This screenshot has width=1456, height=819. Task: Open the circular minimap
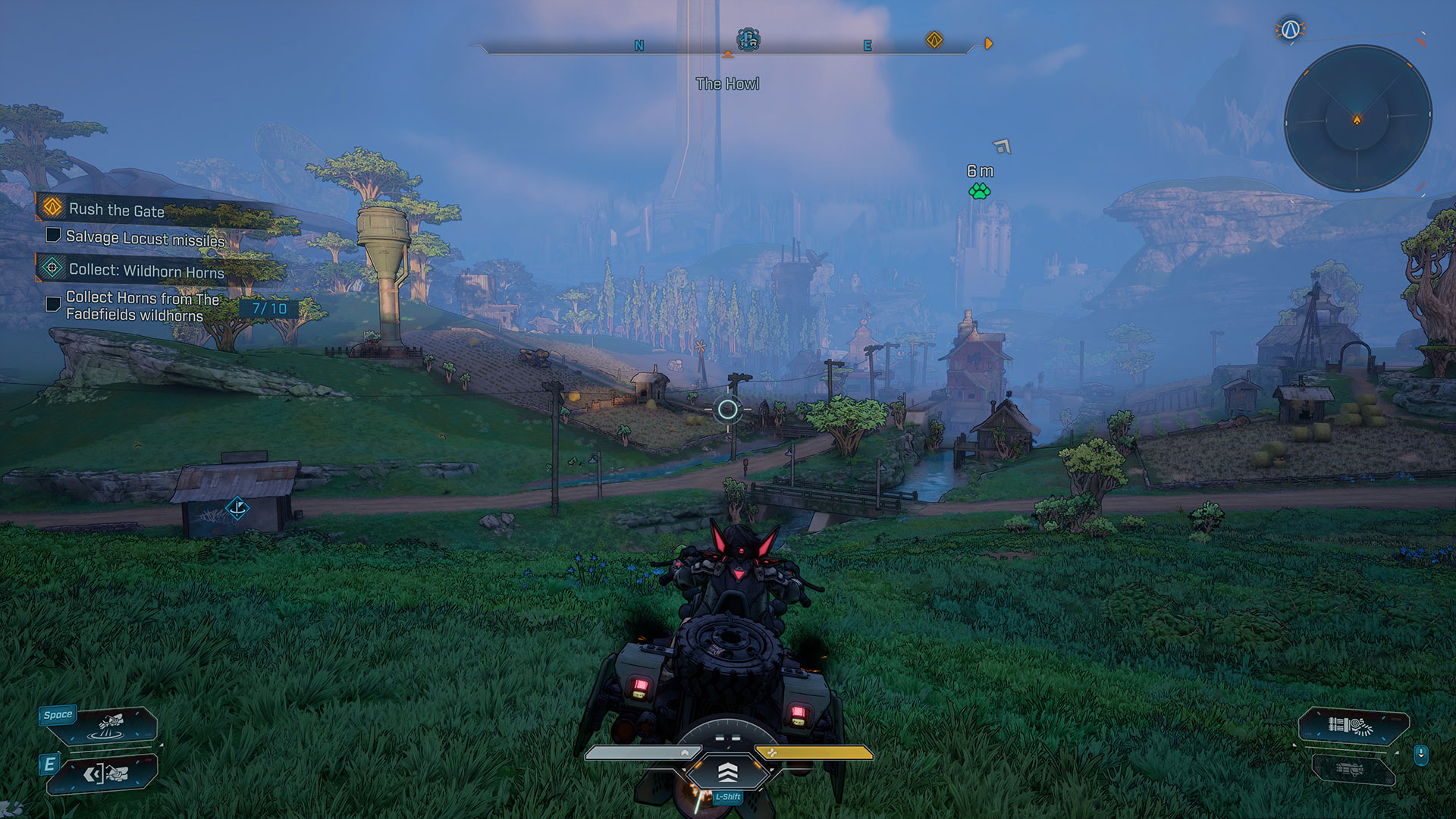(x=1357, y=119)
